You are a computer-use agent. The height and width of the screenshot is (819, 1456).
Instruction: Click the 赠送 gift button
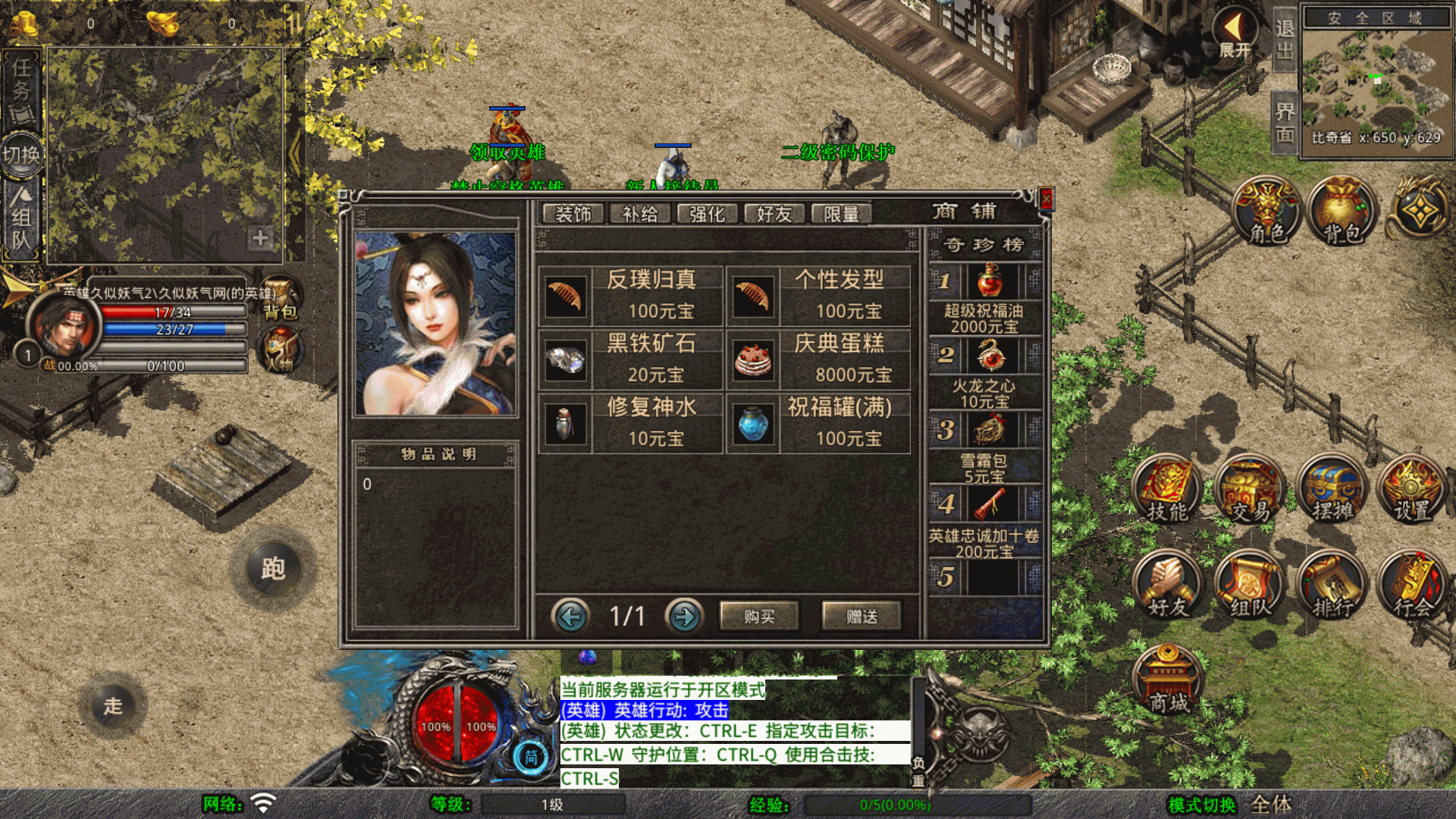click(x=861, y=617)
